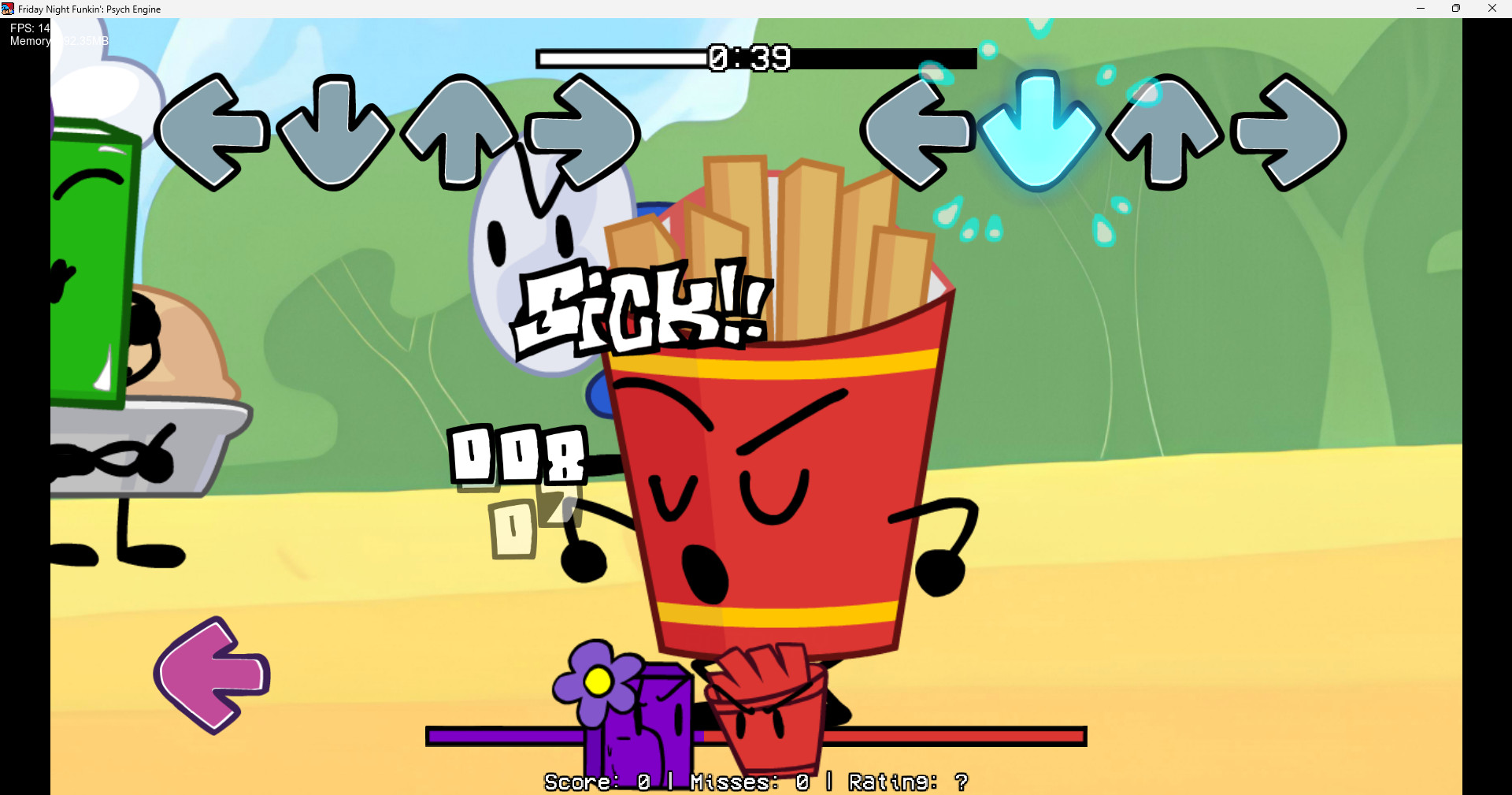Click the song time progress bar

click(x=622, y=58)
